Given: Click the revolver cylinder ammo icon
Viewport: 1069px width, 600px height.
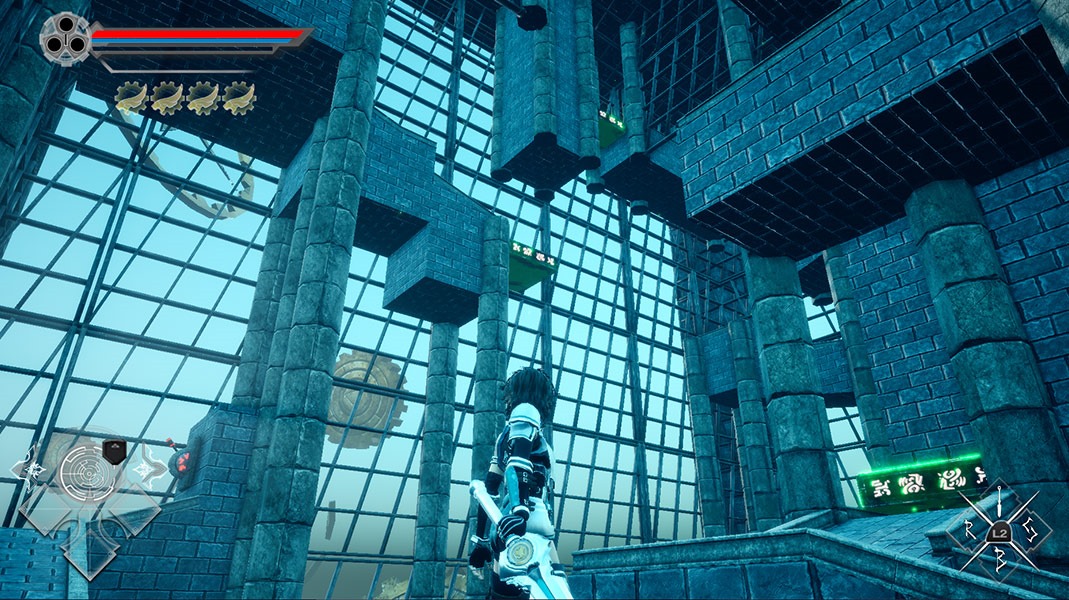Looking at the screenshot, I should click(x=62, y=36).
